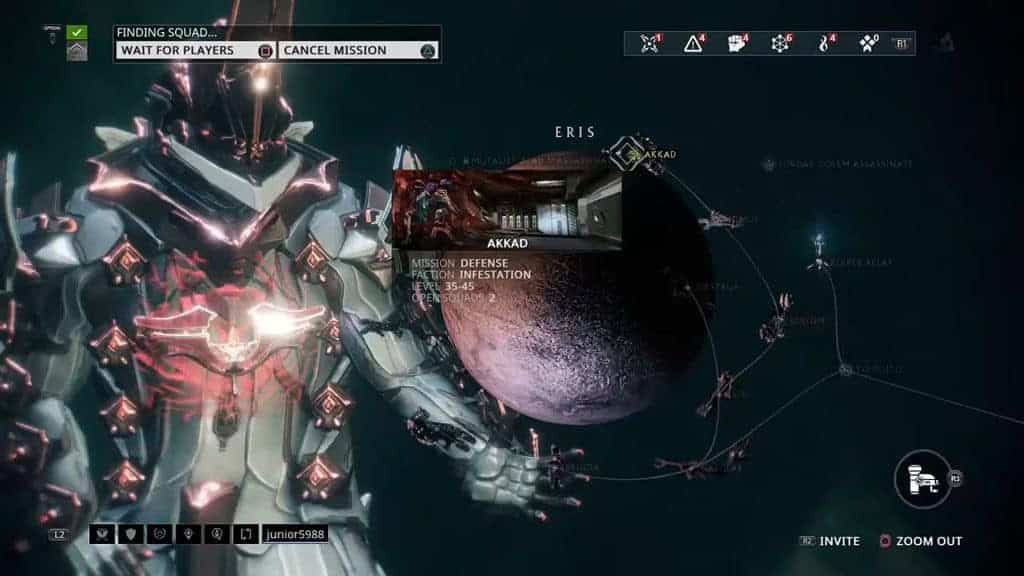
Task: Open the shield icon in loadout bar
Action: point(131,534)
